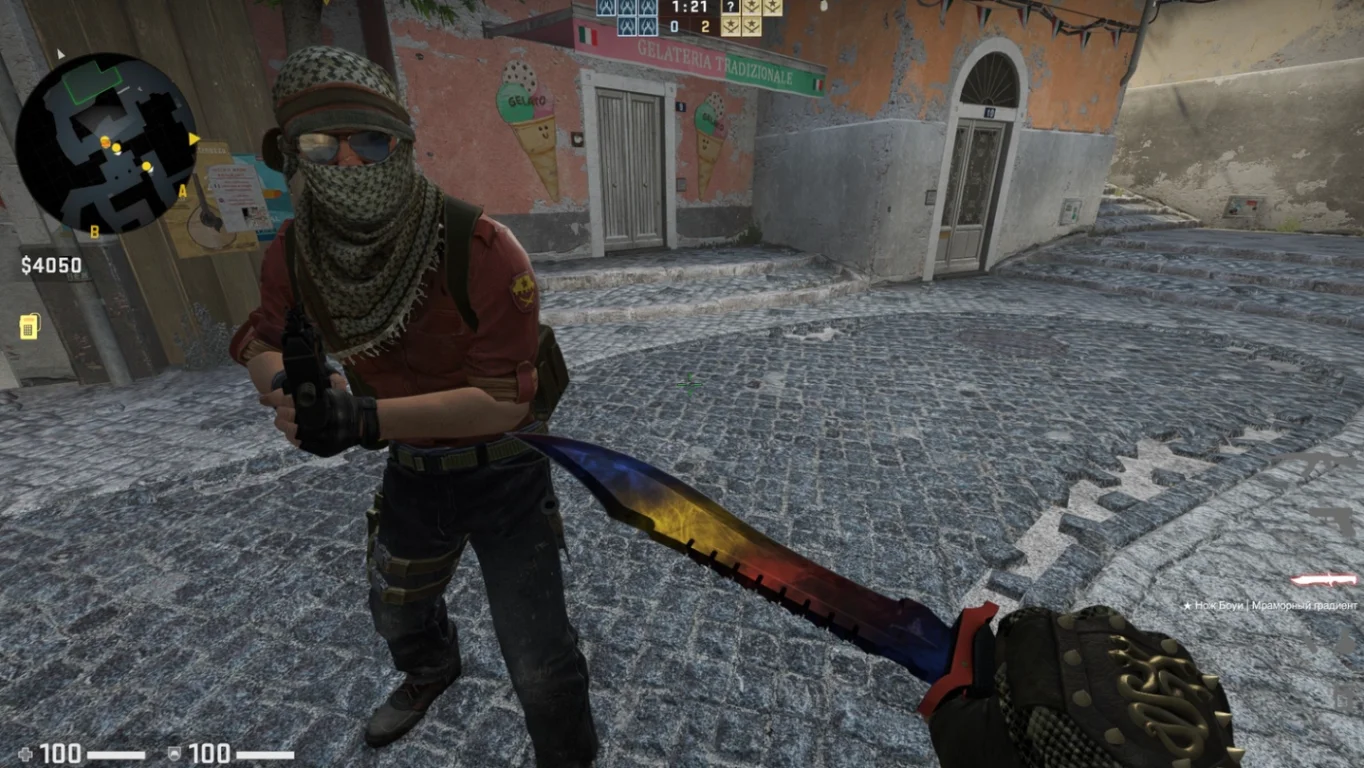1364x768 pixels.
Task: Click a second-row CT avatar icon
Action: coord(628,26)
